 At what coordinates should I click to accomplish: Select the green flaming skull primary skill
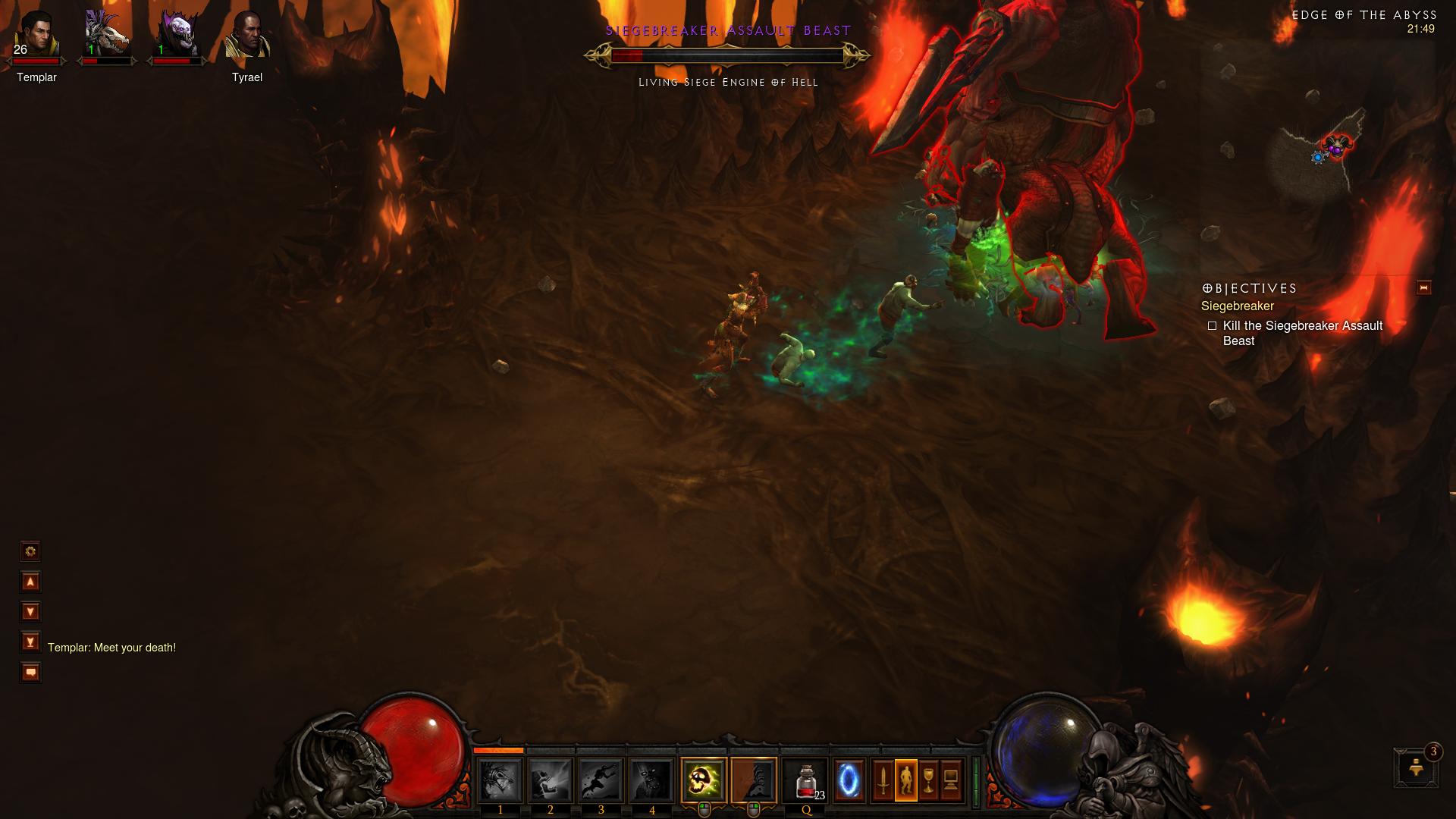point(704,780)
